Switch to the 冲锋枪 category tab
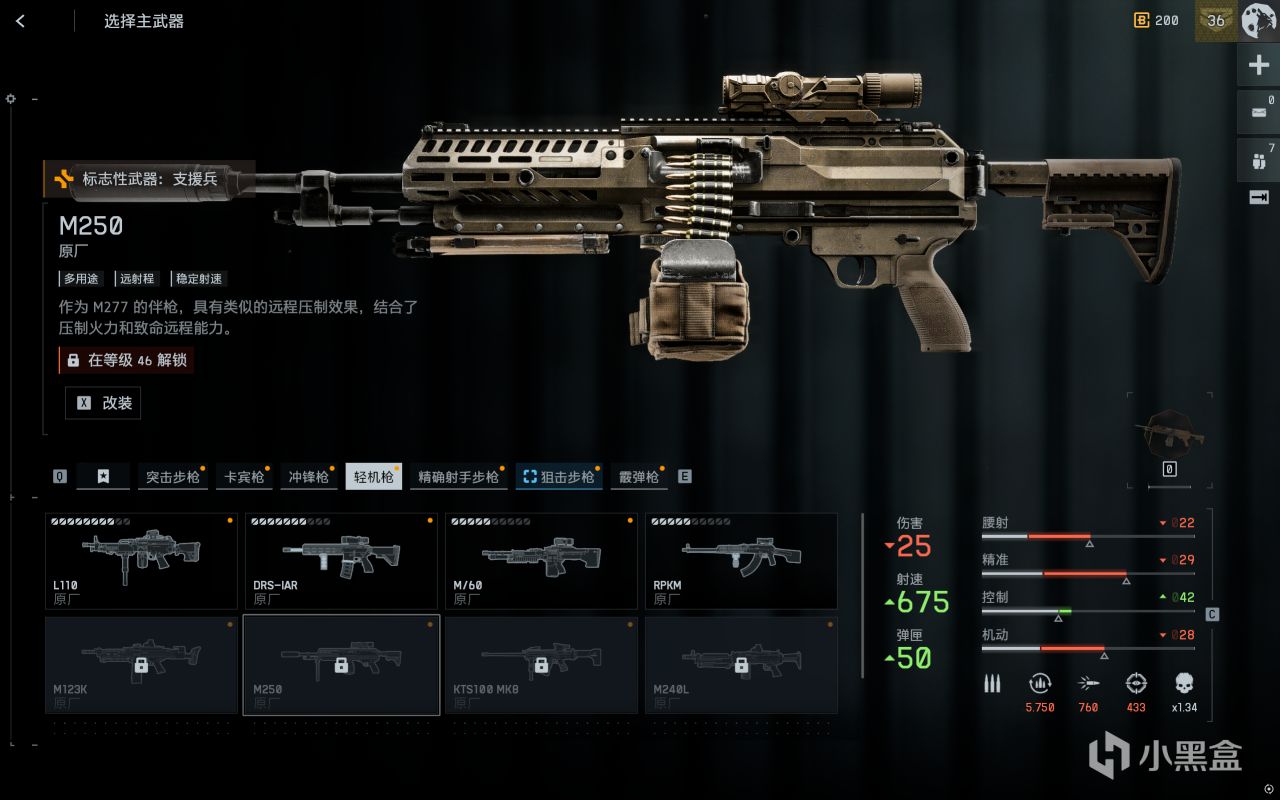1280x800 pixels. tap(308, 477)
